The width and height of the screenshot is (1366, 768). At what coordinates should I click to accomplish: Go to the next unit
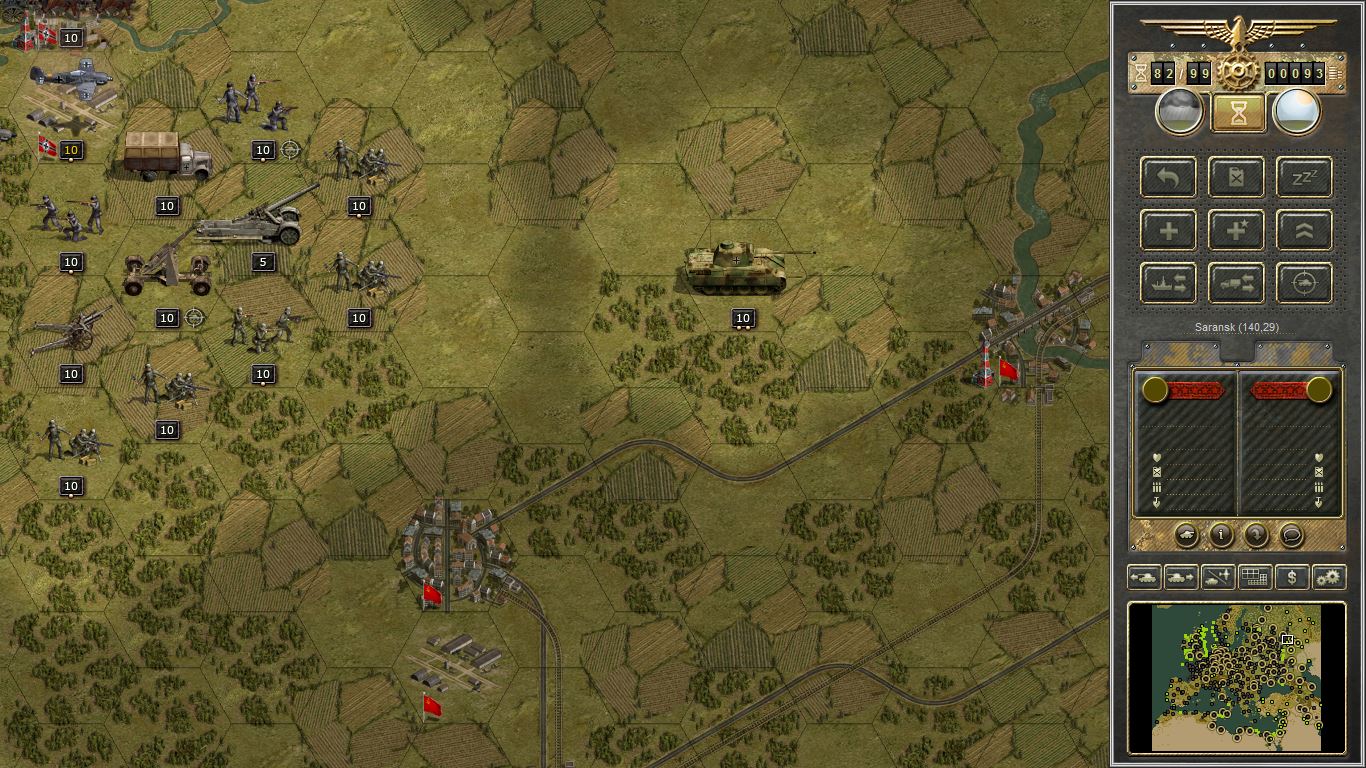pyautogui.click(x=1181, y=577)
